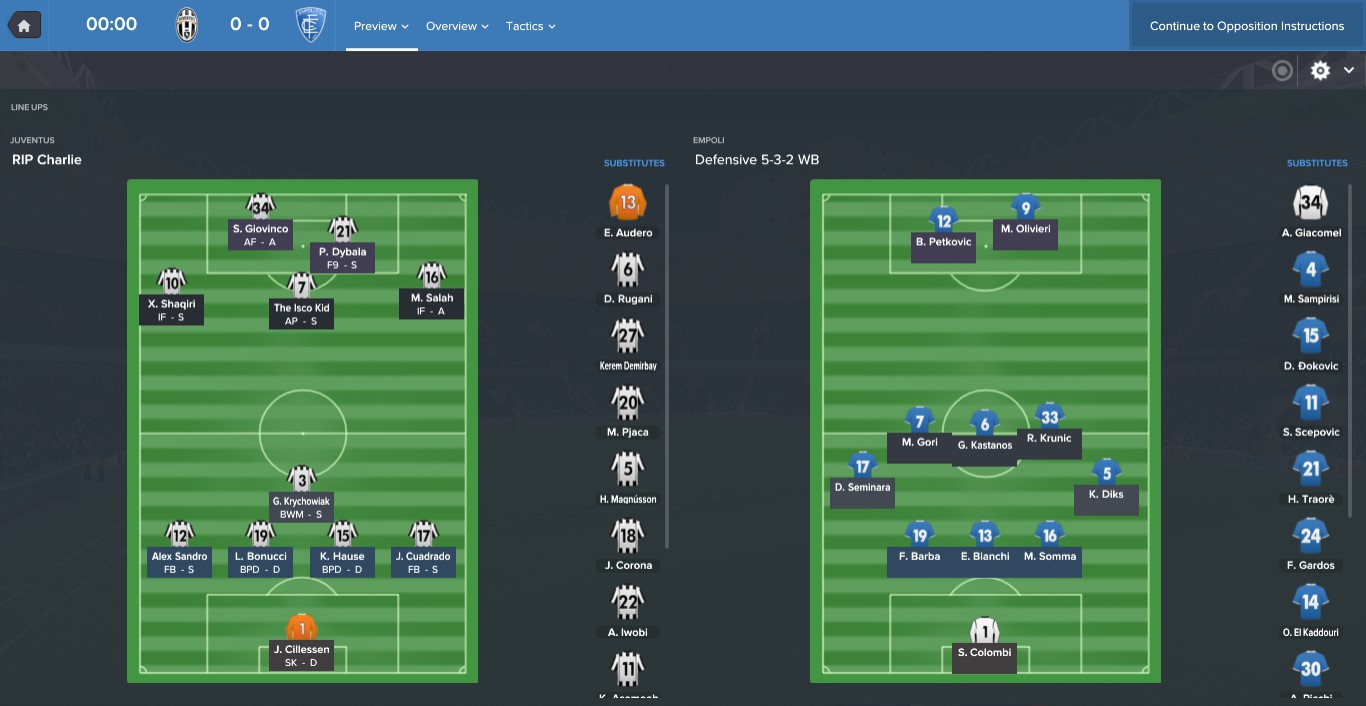Select substitute D. Rugani

click(x=628, y=270)
